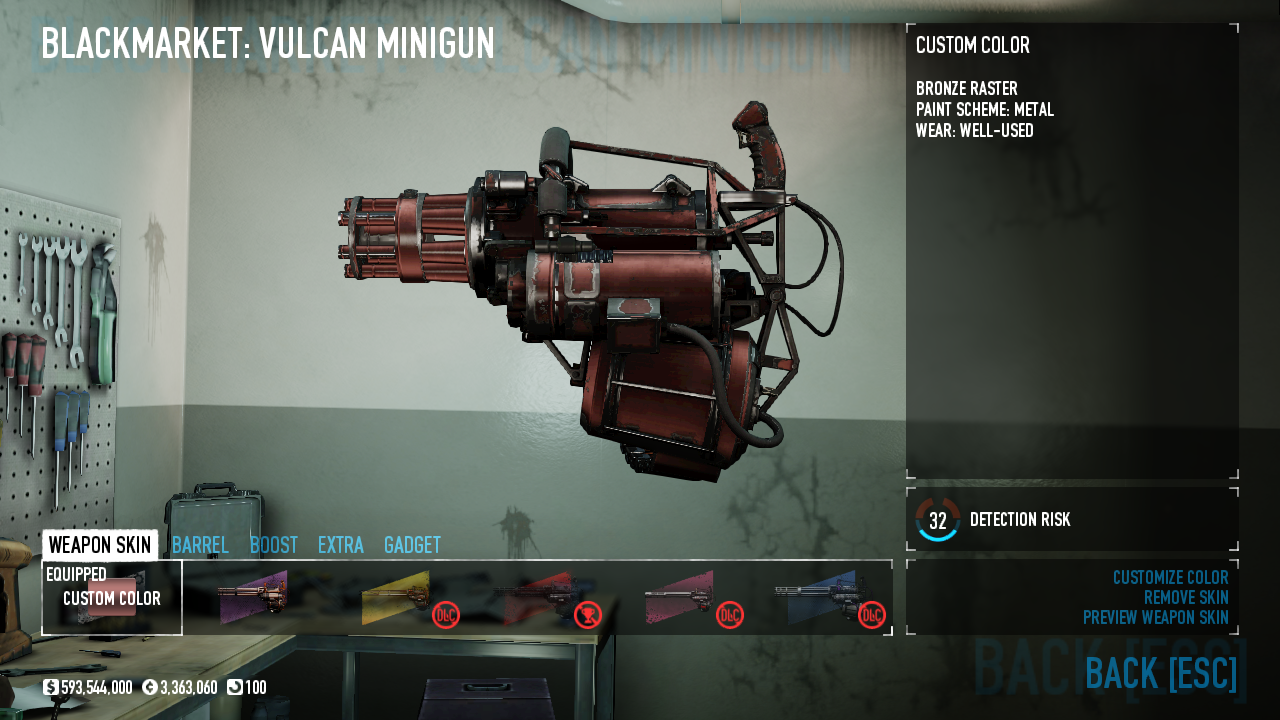Select the equipped Custom Color skin slot

112,597
